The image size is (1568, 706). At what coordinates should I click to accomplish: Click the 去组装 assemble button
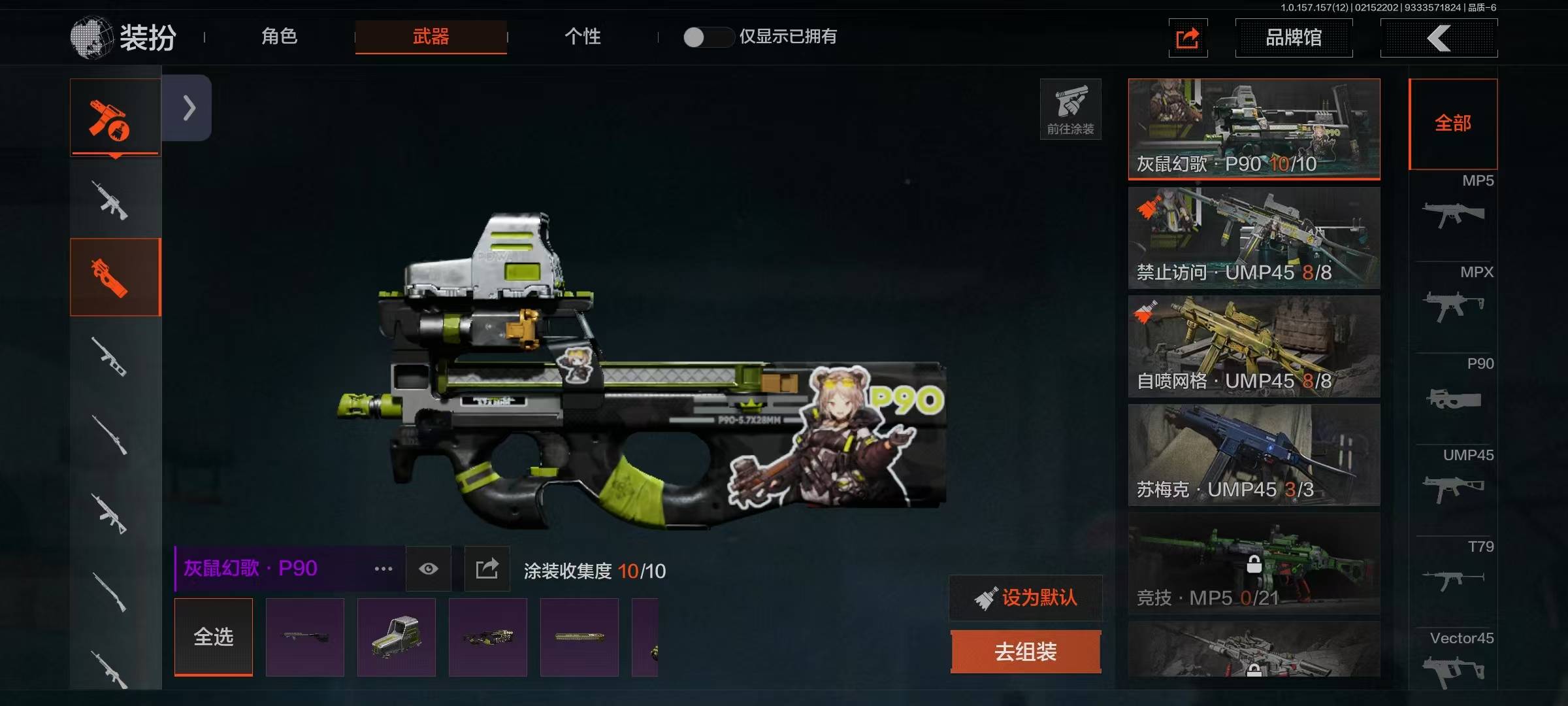[x=1026, y=651]
